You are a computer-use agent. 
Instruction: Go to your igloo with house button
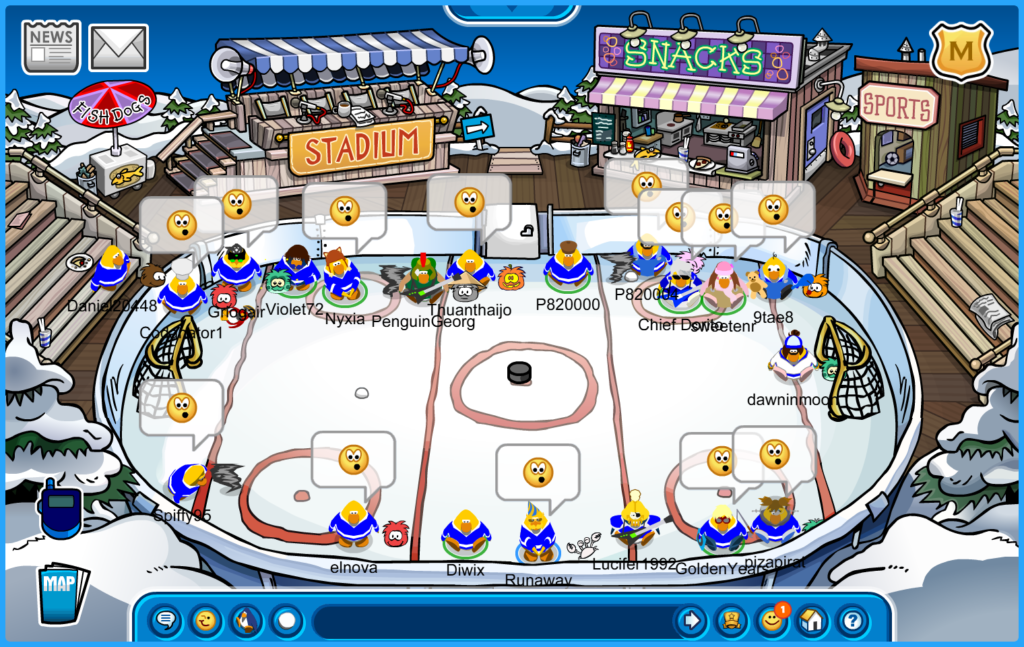tap(812, 621)
